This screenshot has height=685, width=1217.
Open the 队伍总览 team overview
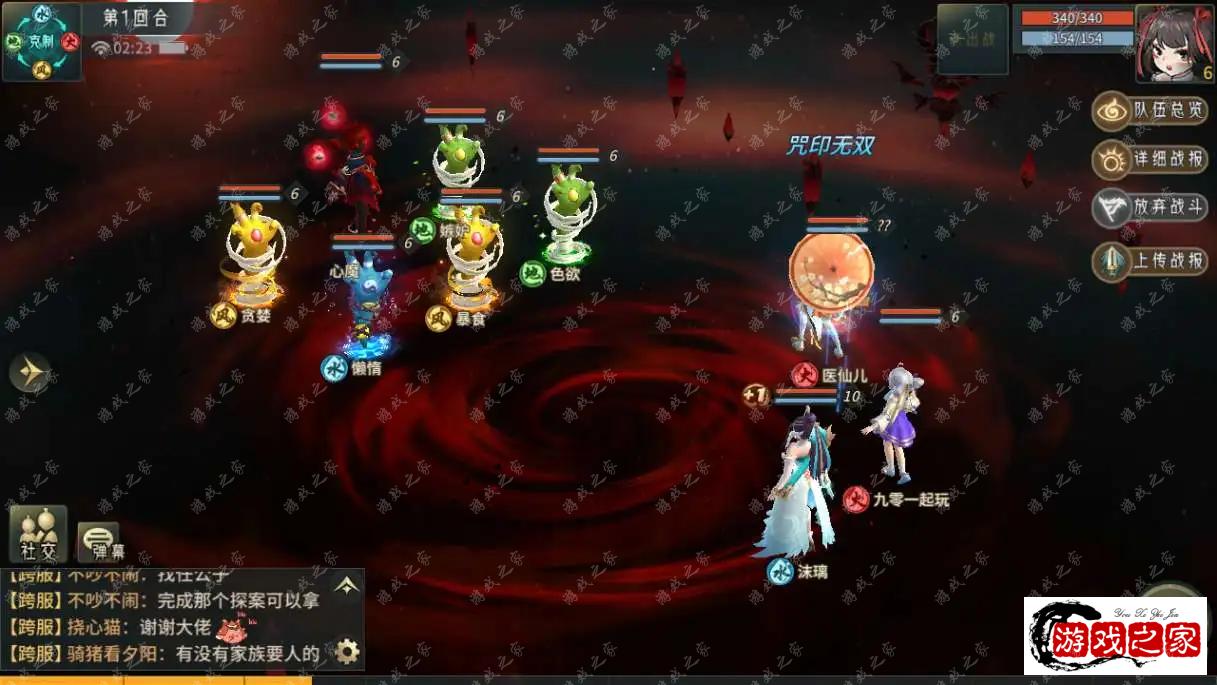[1150, 111]
